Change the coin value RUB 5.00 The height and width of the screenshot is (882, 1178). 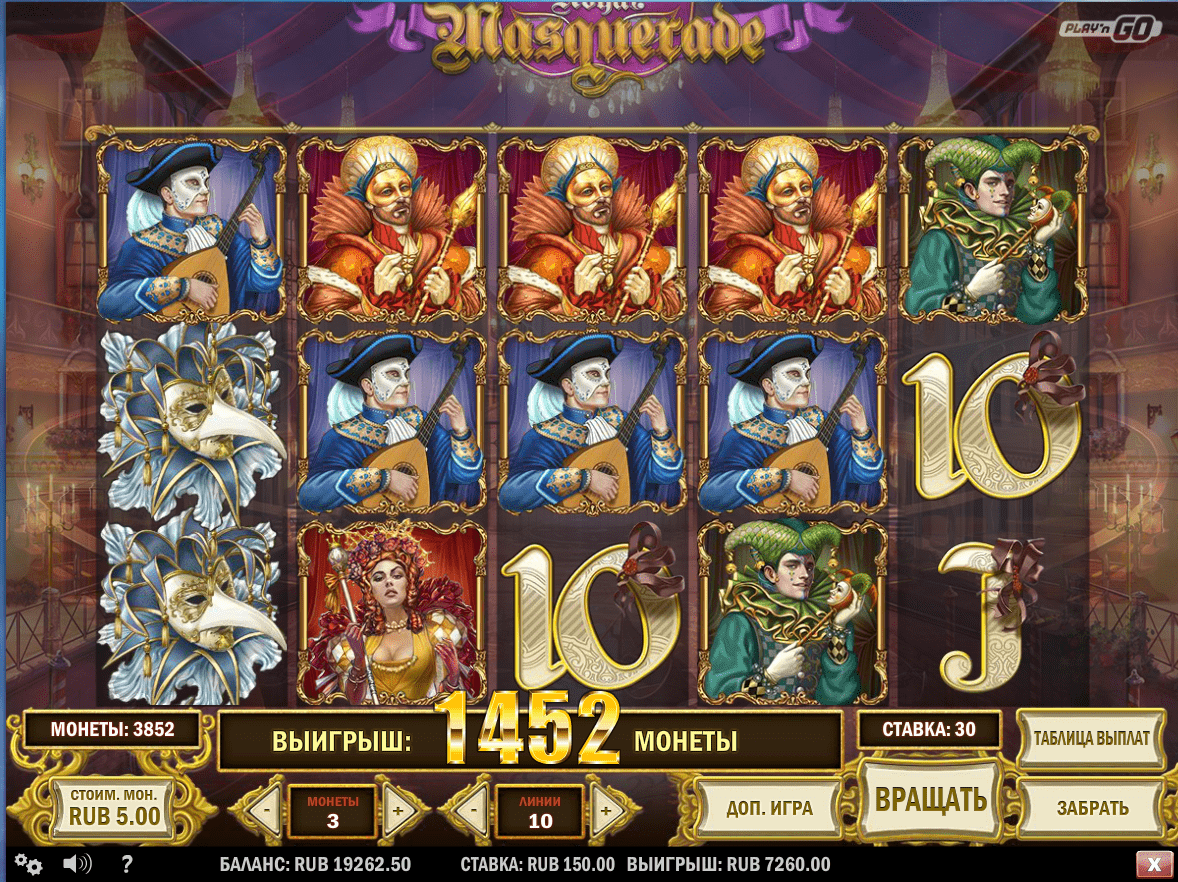pyautogui.click(x=114, y=806)
